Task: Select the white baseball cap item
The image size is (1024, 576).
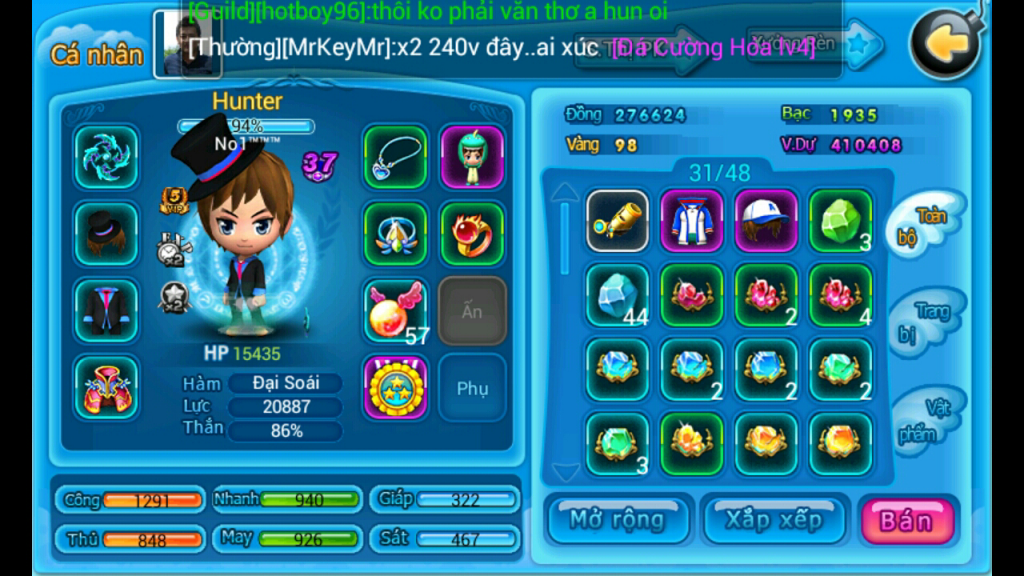Action: tap(767, 220)
